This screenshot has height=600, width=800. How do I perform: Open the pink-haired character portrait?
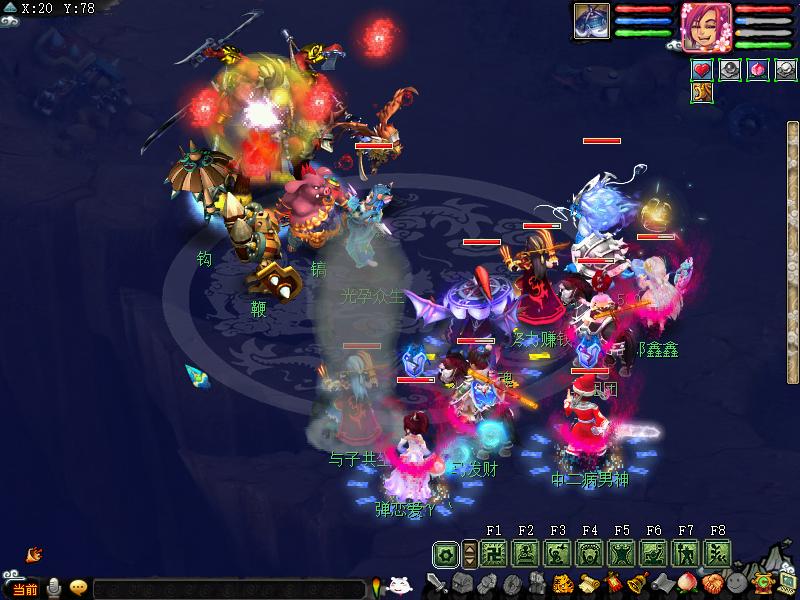coord(705,24)
